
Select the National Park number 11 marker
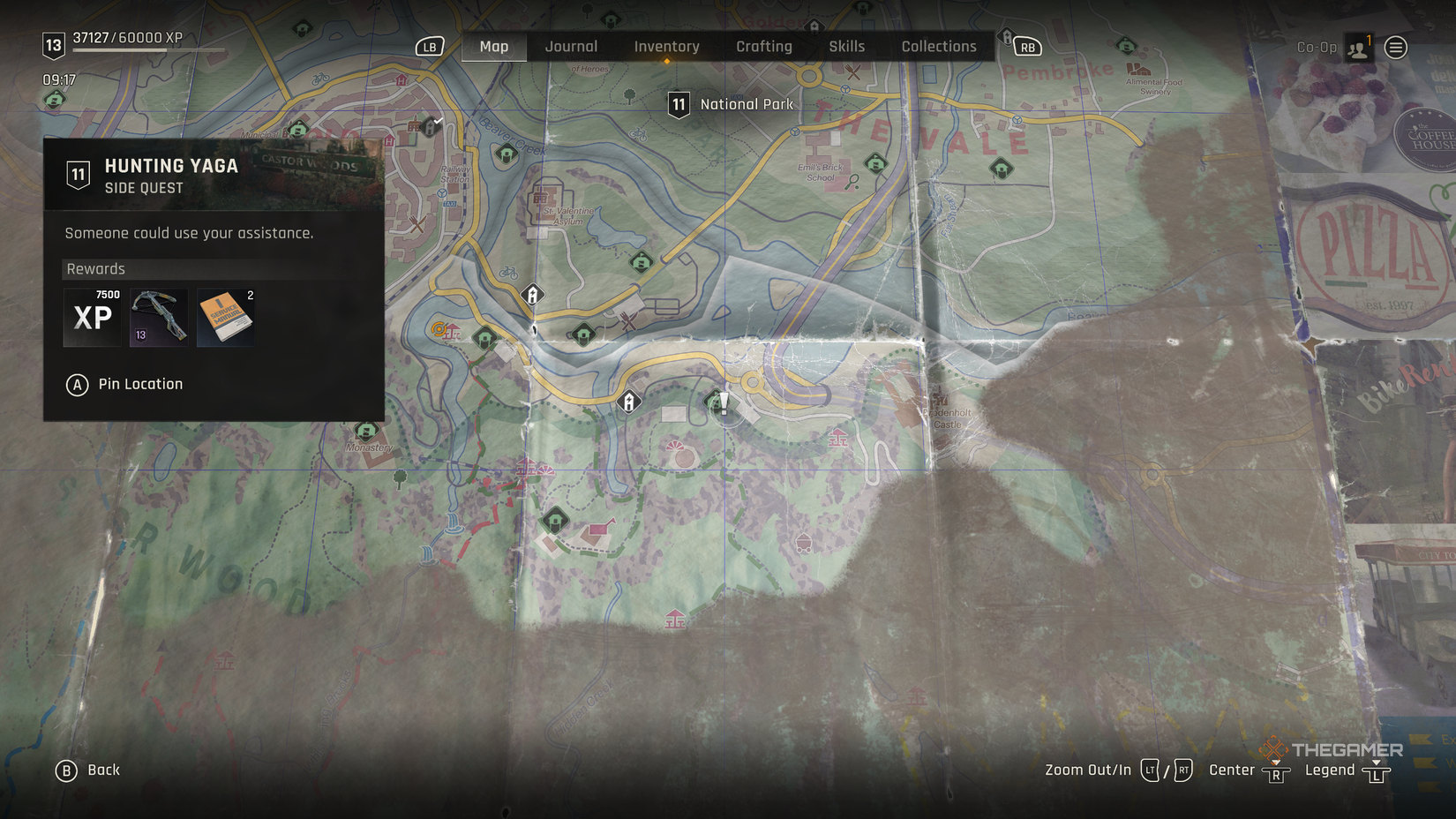click(679, 103)
